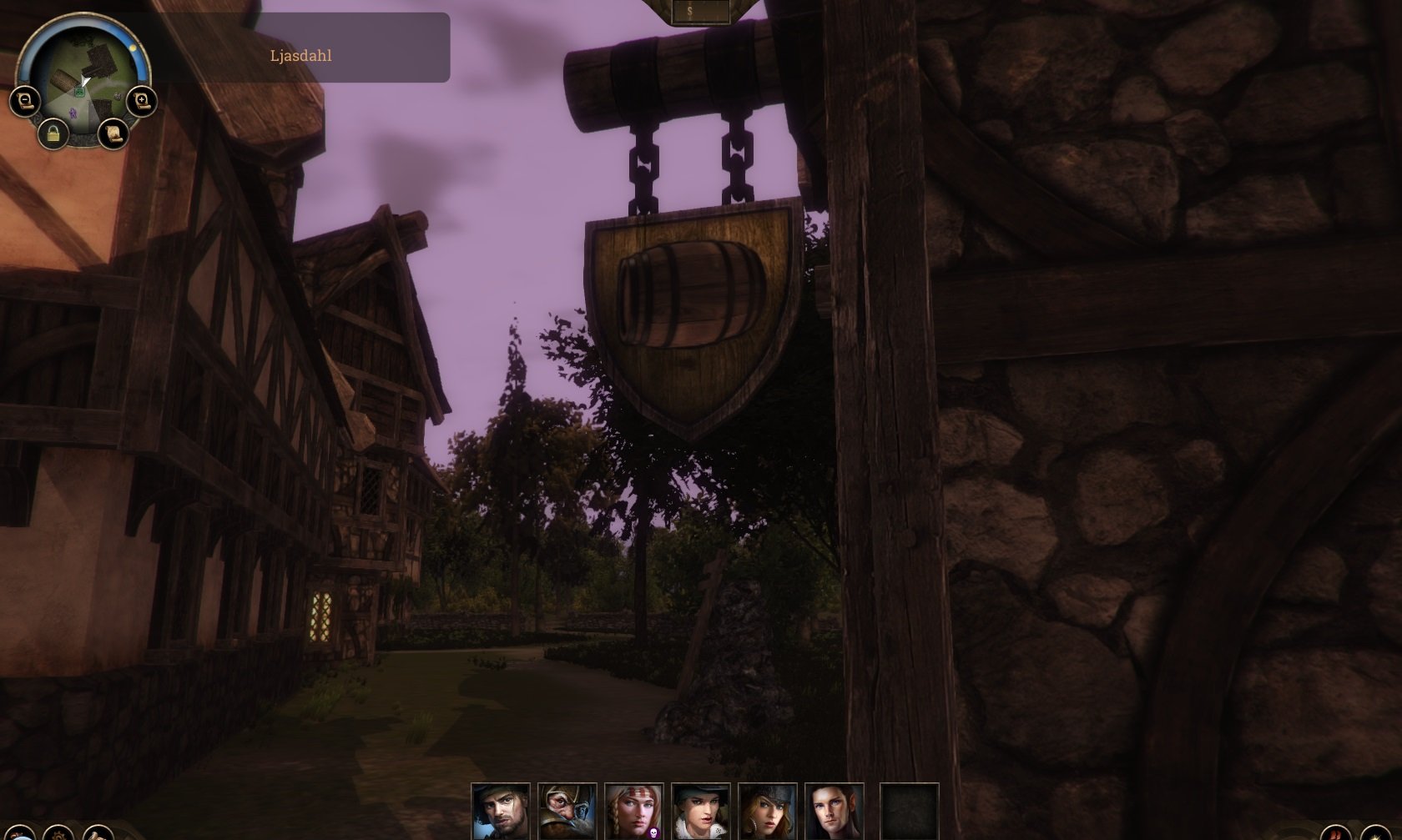Open the map scroll button

pyautogui.click(x=113, y=133)
